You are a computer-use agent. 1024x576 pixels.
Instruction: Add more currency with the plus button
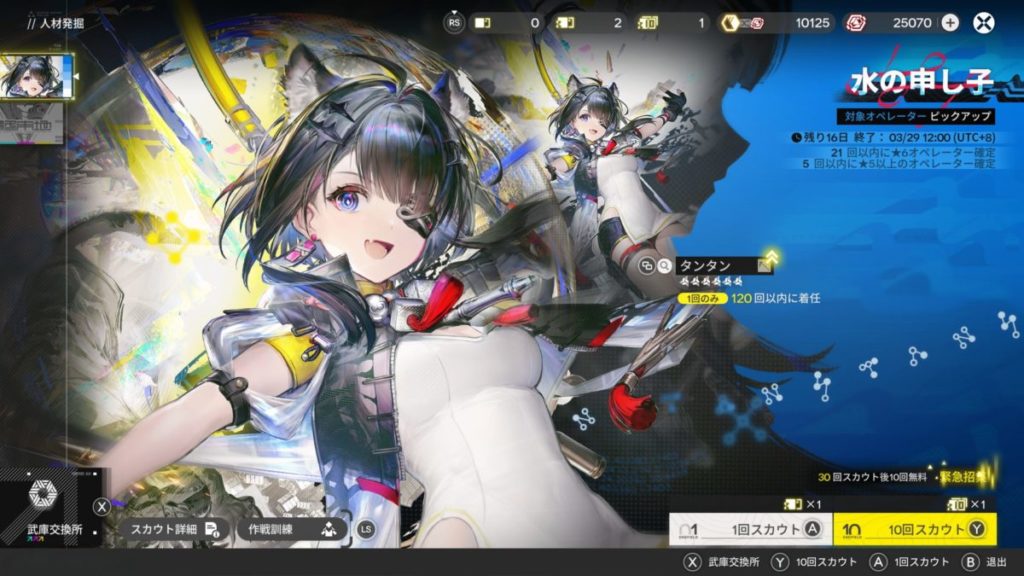949,22
